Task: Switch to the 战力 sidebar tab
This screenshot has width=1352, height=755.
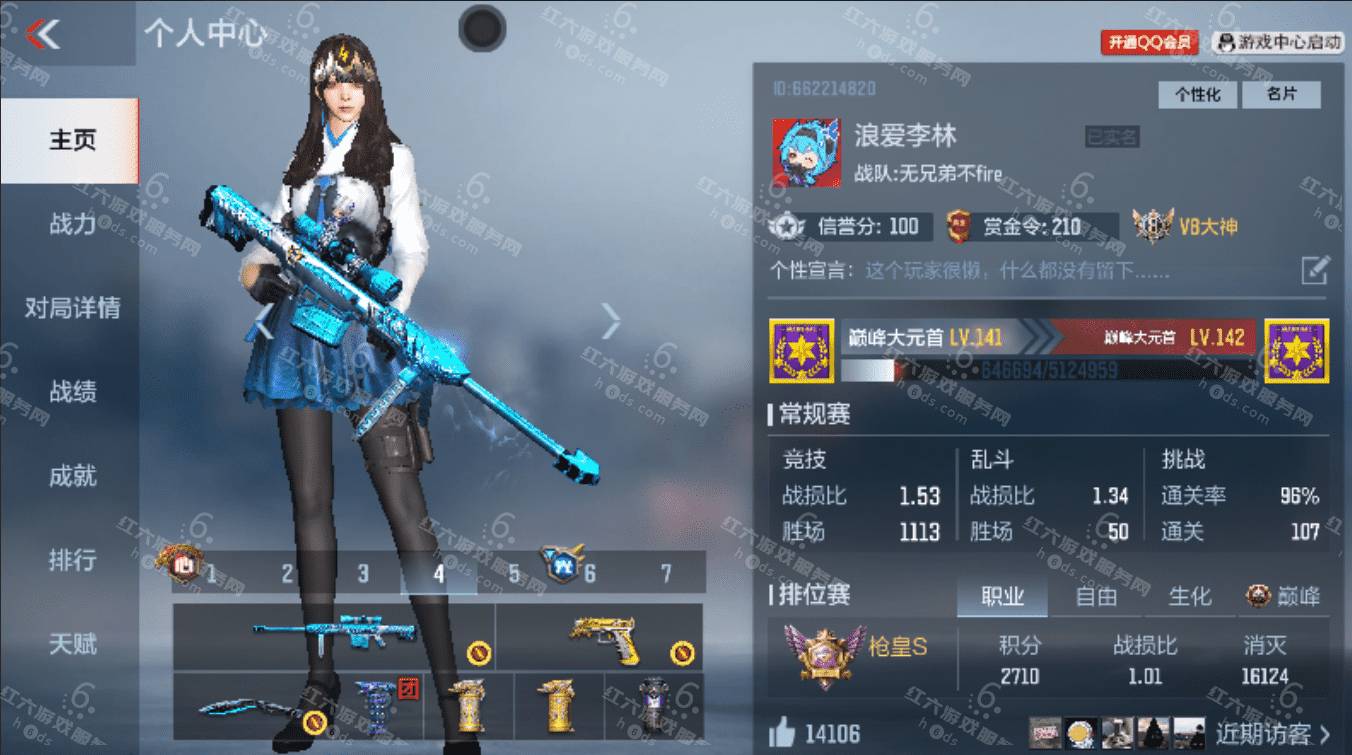Action: tap(71, 224)
